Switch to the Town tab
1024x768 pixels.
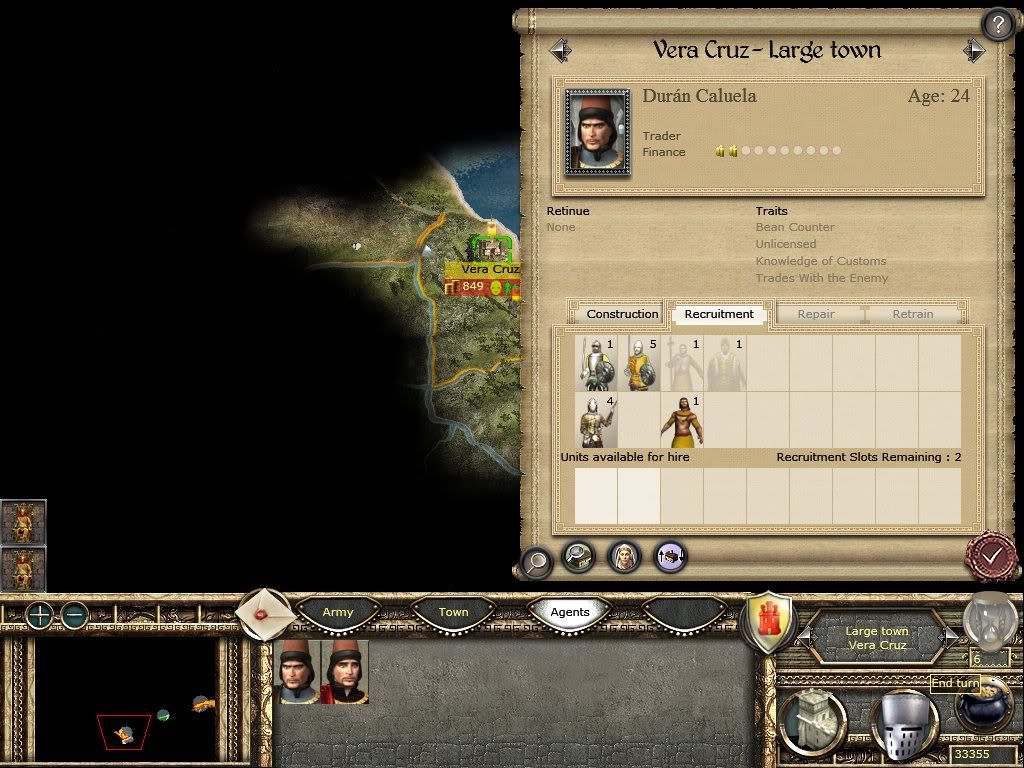453,612
